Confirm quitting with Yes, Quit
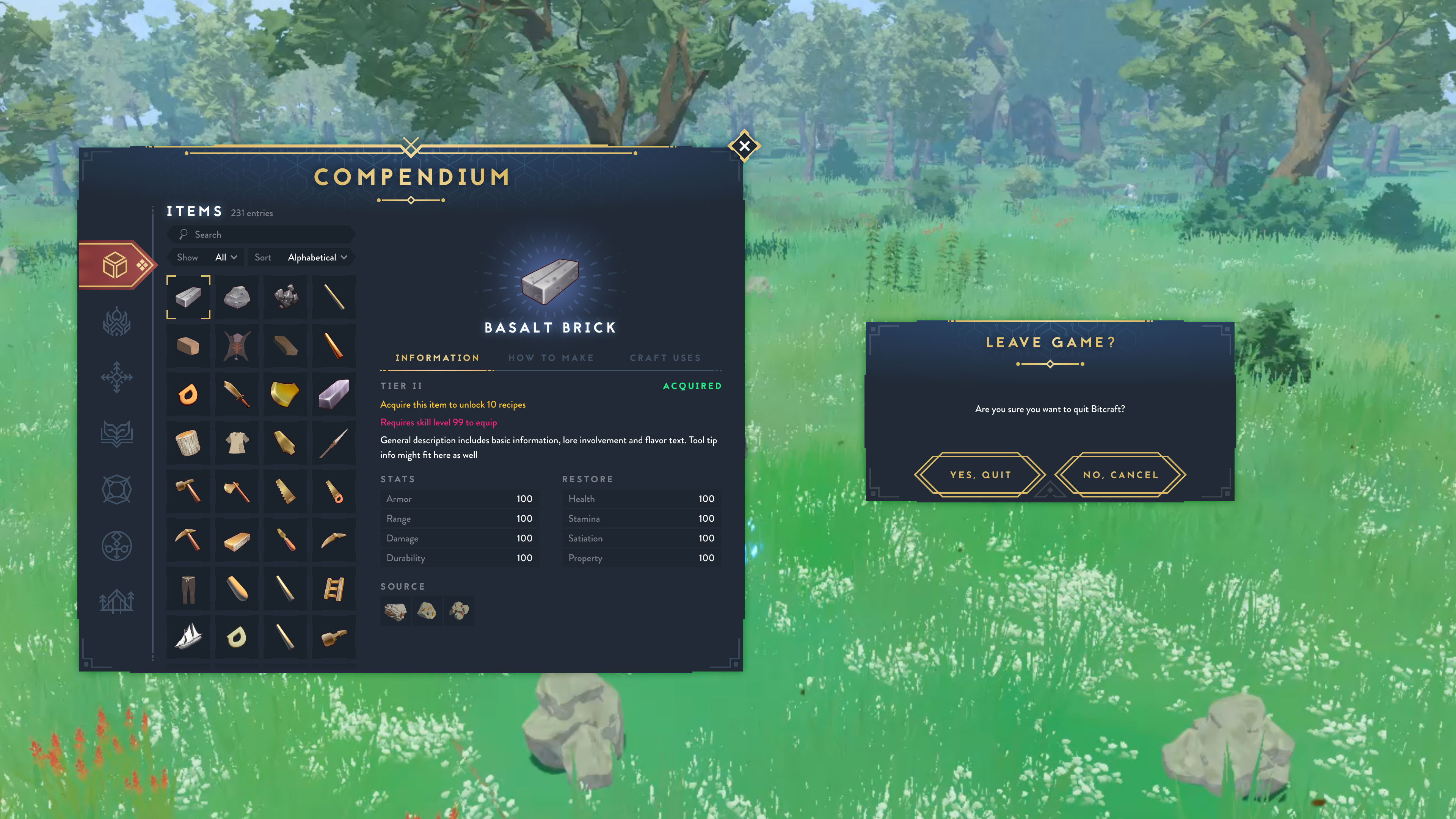Viewport: 1456px width, 819px height. click(x=980, y=475)
